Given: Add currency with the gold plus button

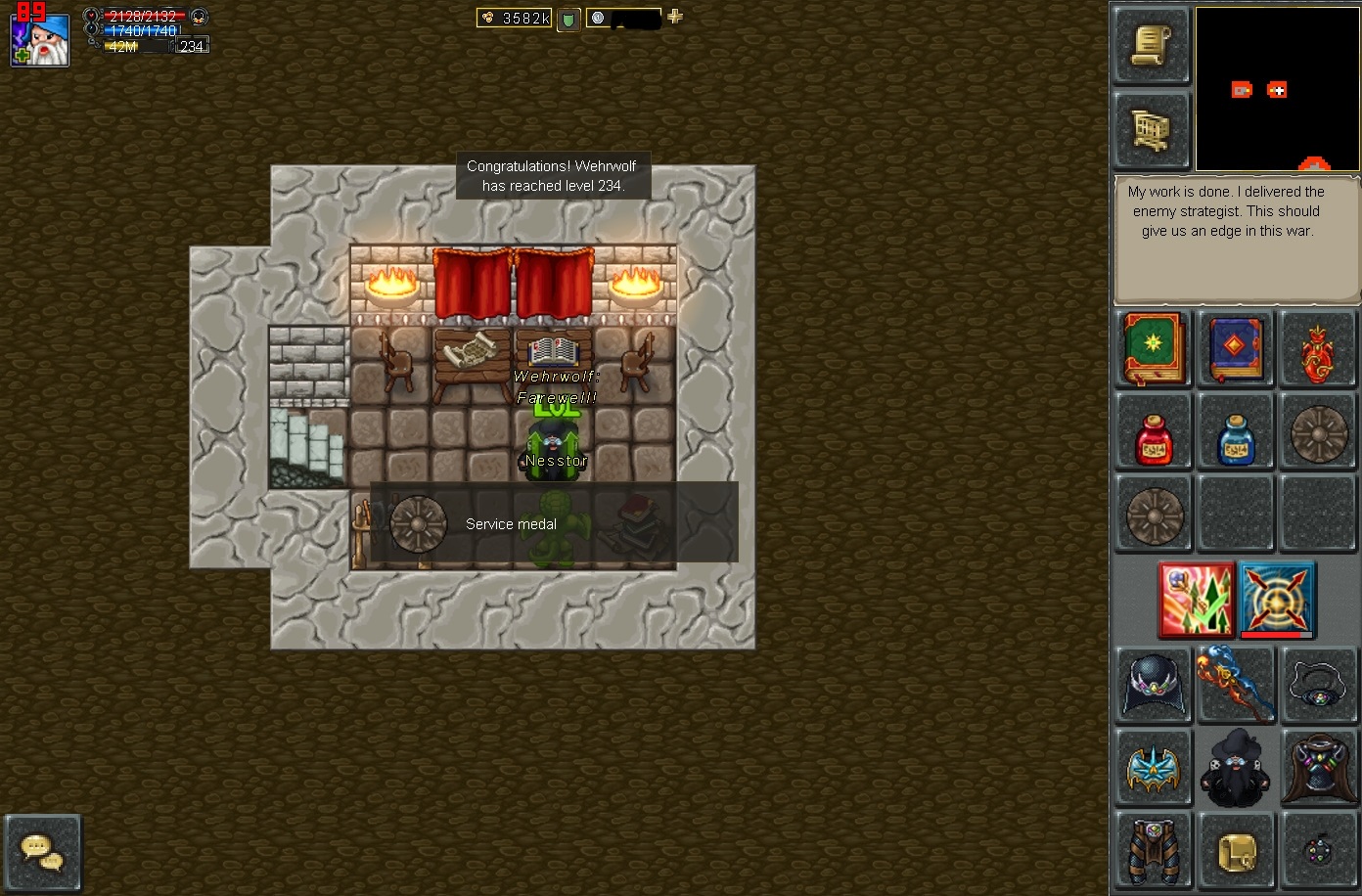Looking at the screenshot, I should (x=675, y=17).
